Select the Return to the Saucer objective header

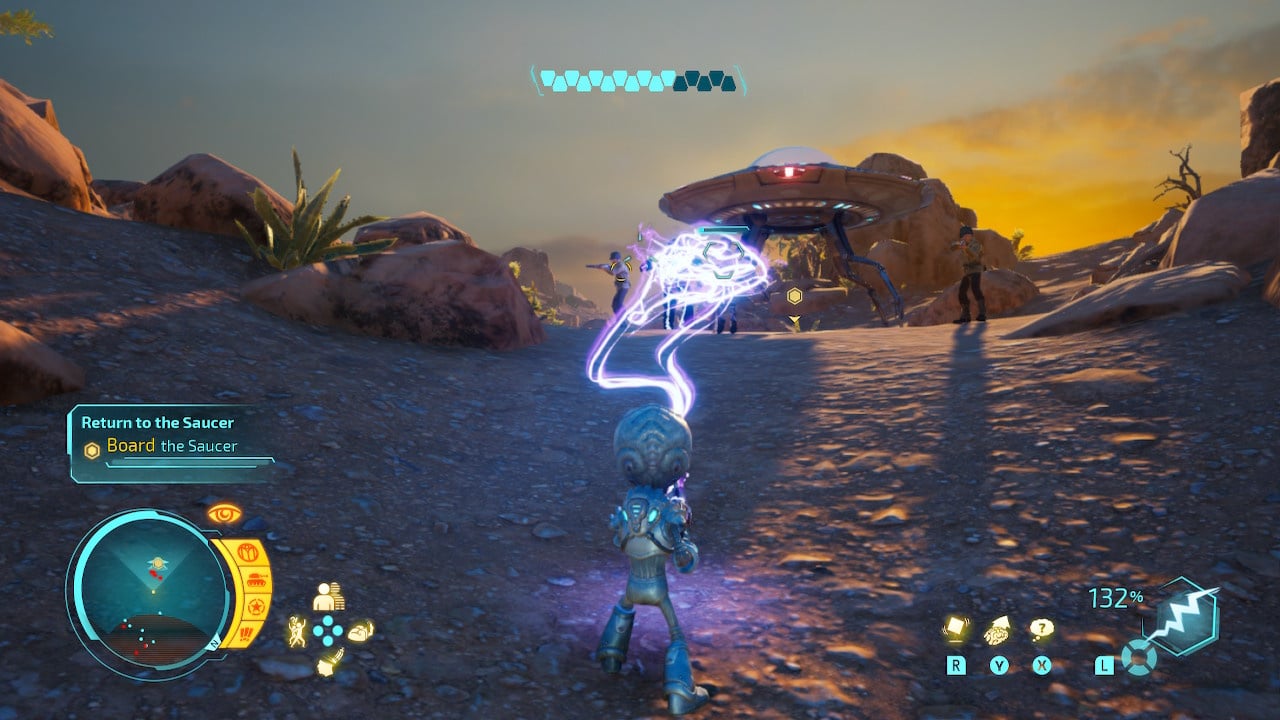click(156, 423)
